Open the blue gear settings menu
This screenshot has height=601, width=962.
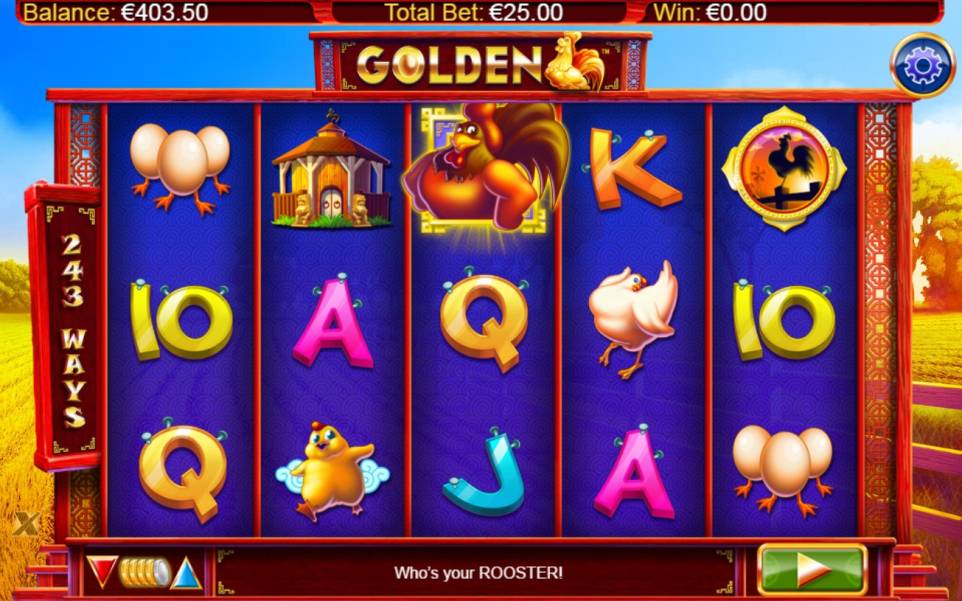(x=921, y=66)
